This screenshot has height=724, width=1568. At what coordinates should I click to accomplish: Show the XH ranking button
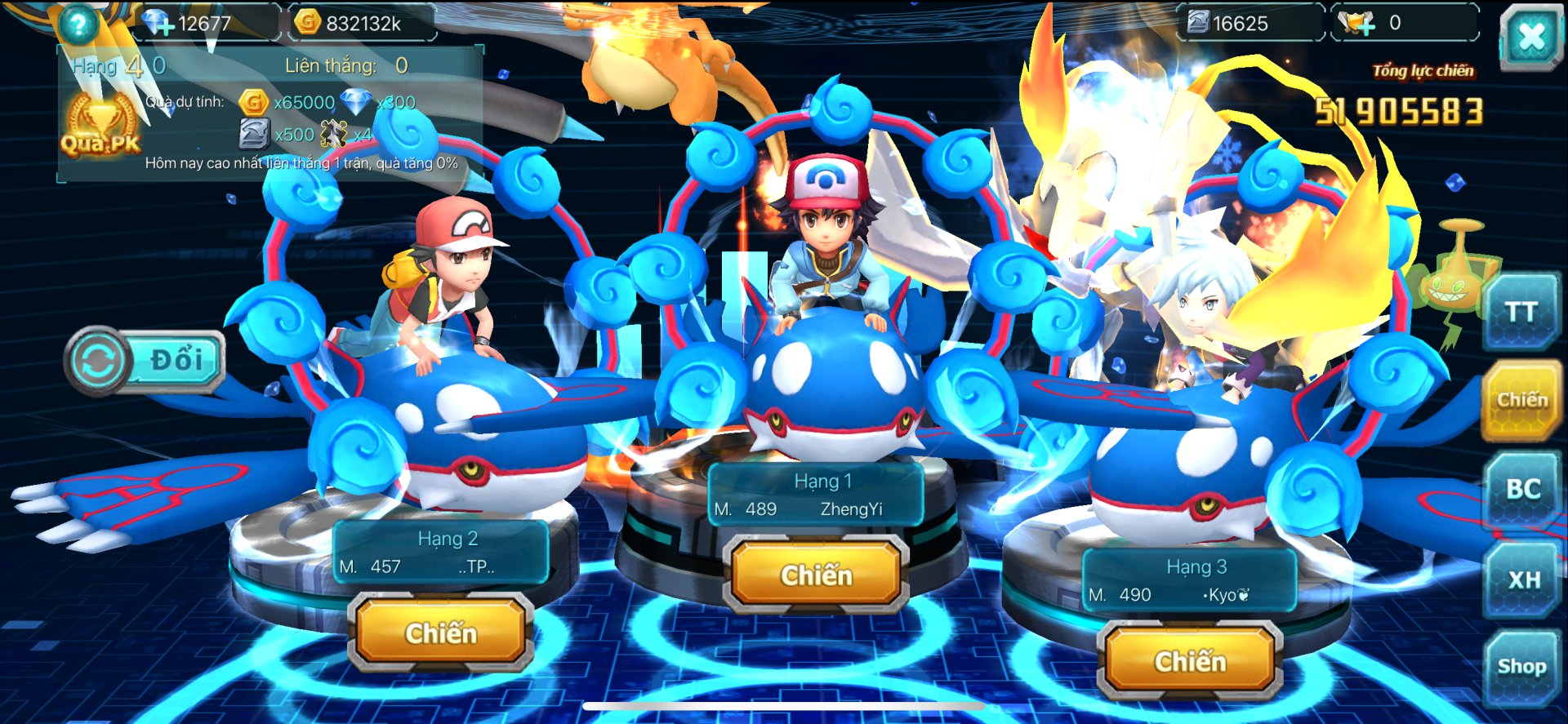(1523, 580)
